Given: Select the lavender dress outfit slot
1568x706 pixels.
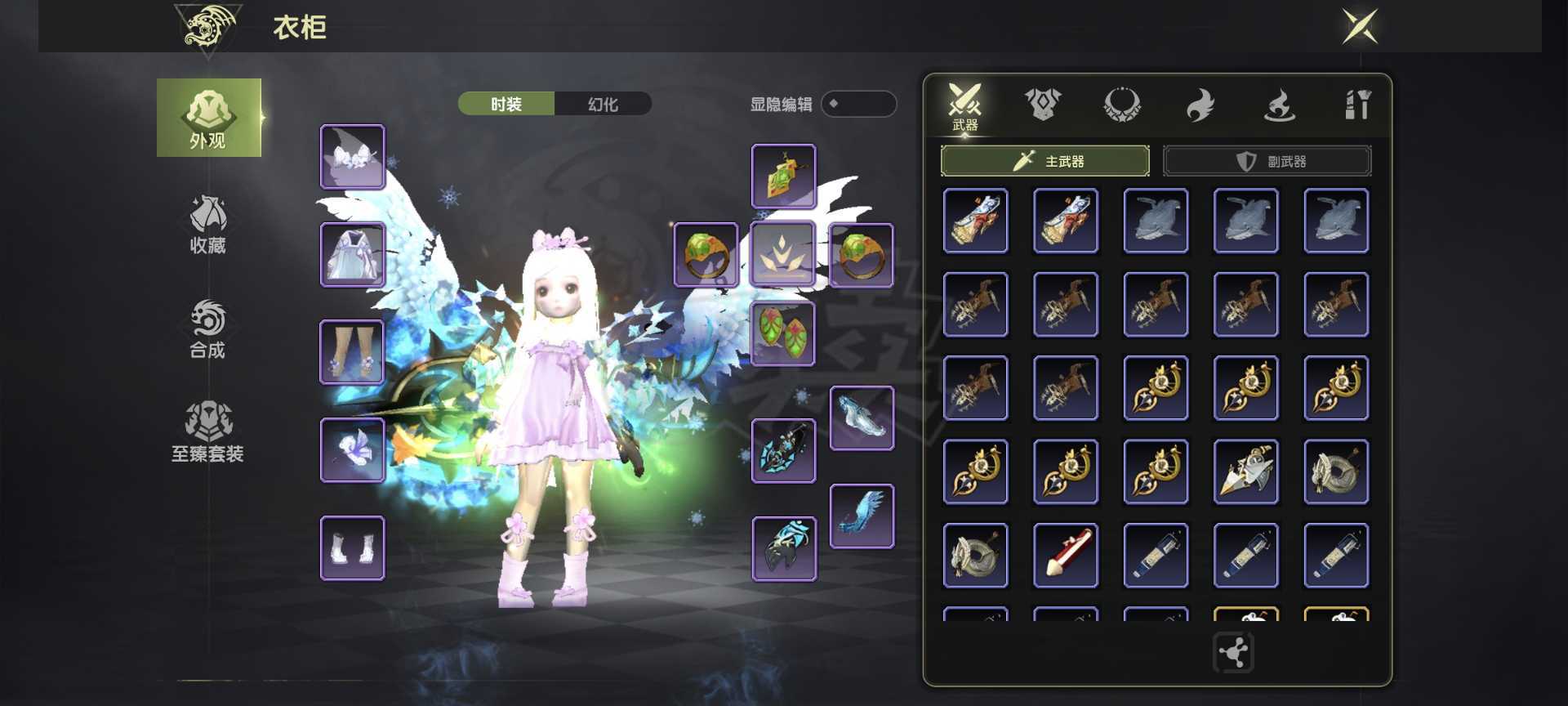Looking at the screenshot, I should 352,254.
